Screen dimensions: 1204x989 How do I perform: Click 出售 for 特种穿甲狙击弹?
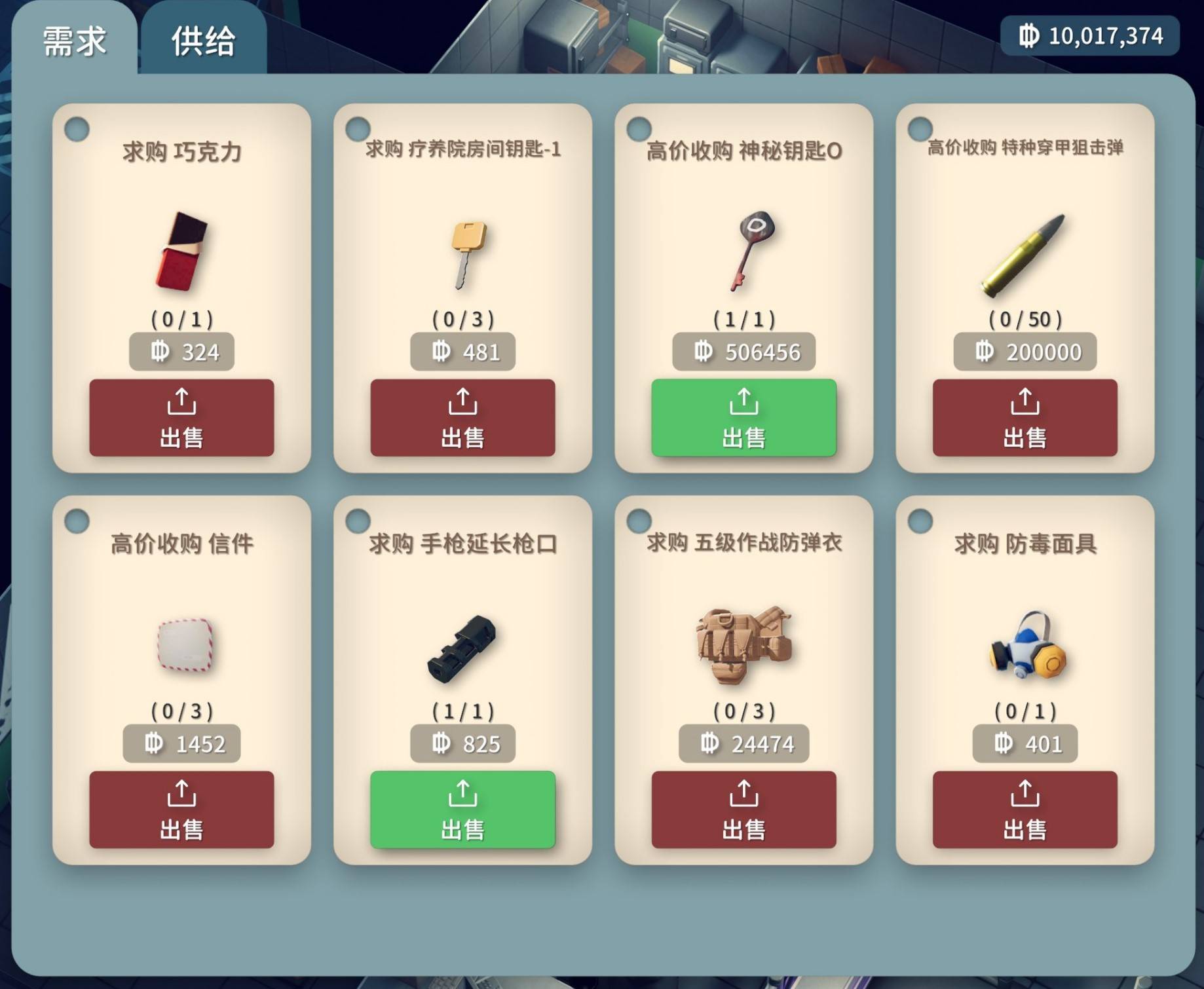tap(1025, 418)
